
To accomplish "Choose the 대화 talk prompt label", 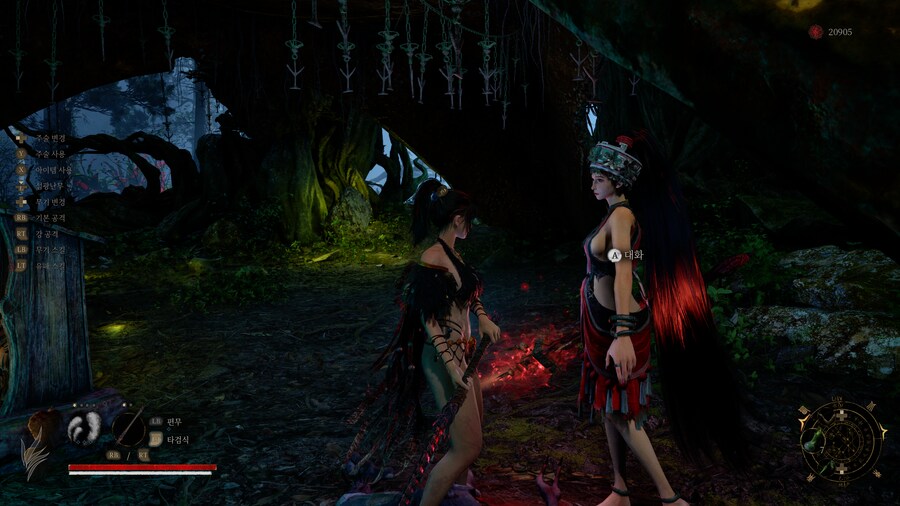I will [x=633, y=255].
